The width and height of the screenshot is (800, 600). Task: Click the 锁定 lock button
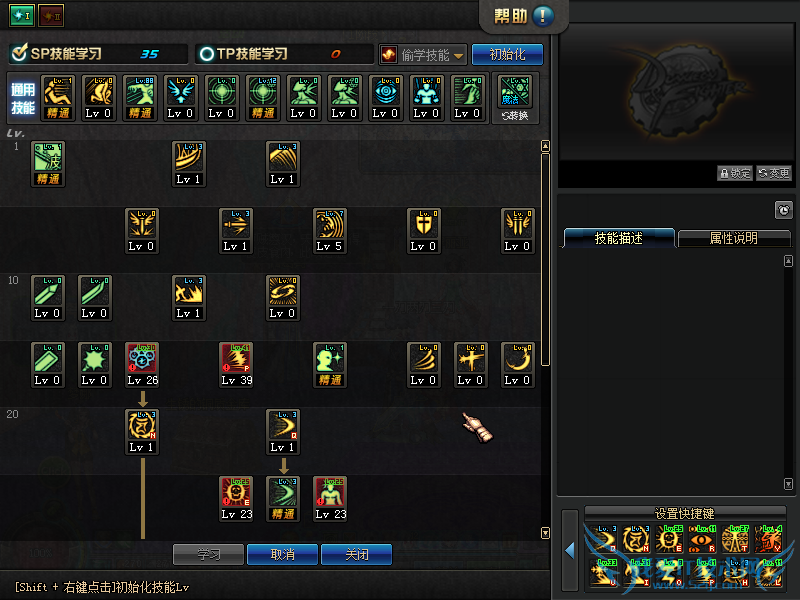point(735,173)
